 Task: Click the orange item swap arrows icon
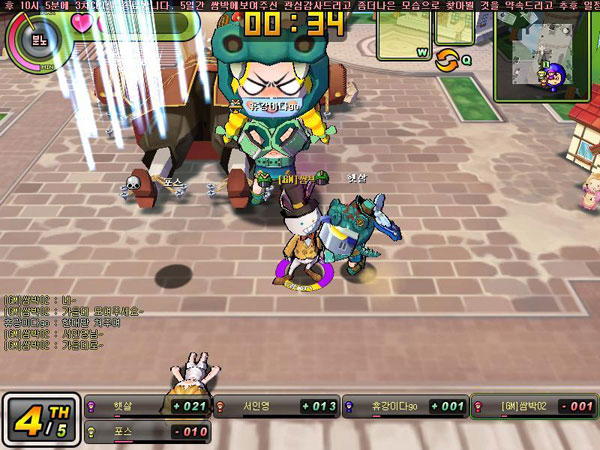coord(445,60)
